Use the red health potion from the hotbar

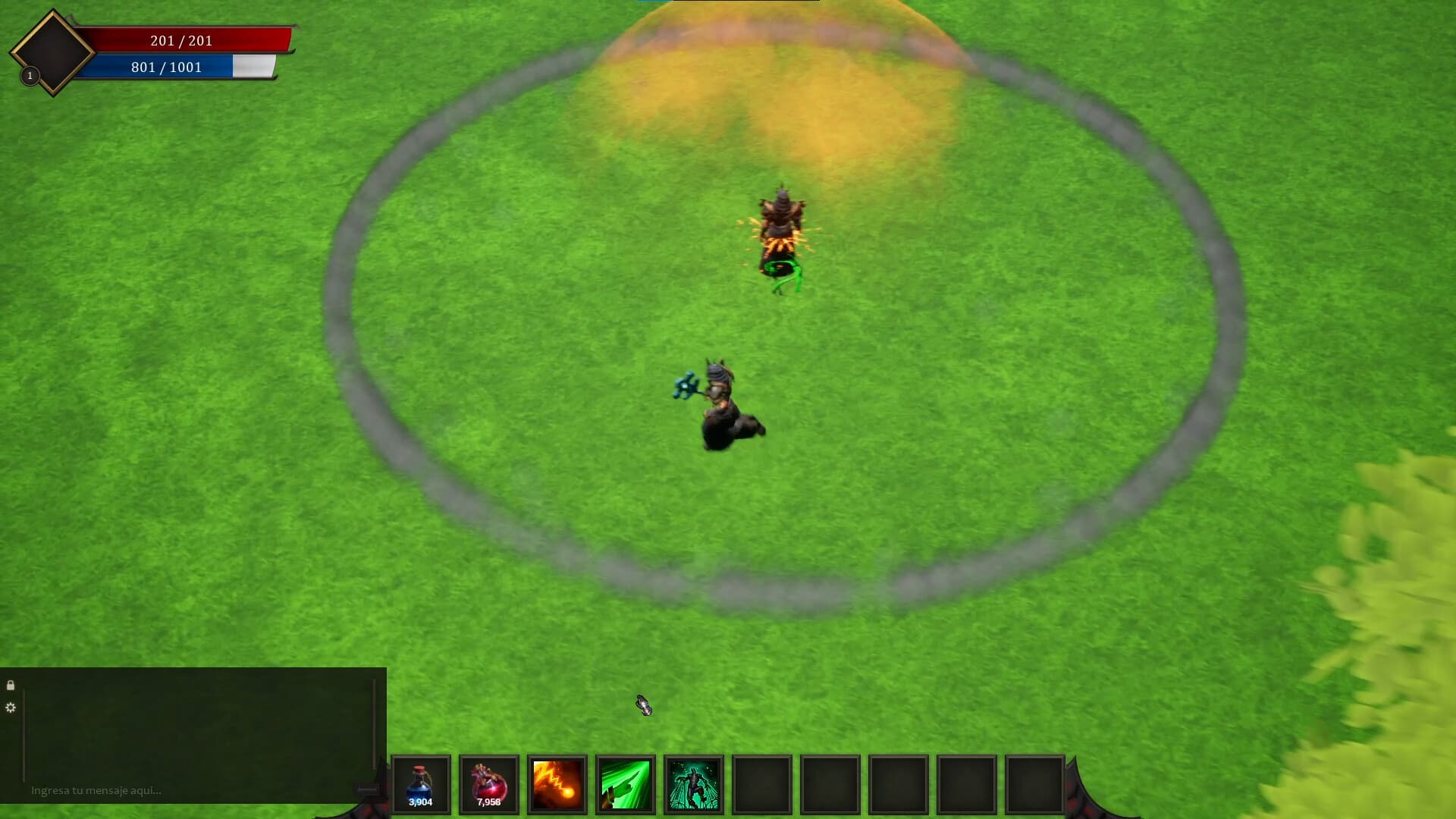[x=489, y=784]
